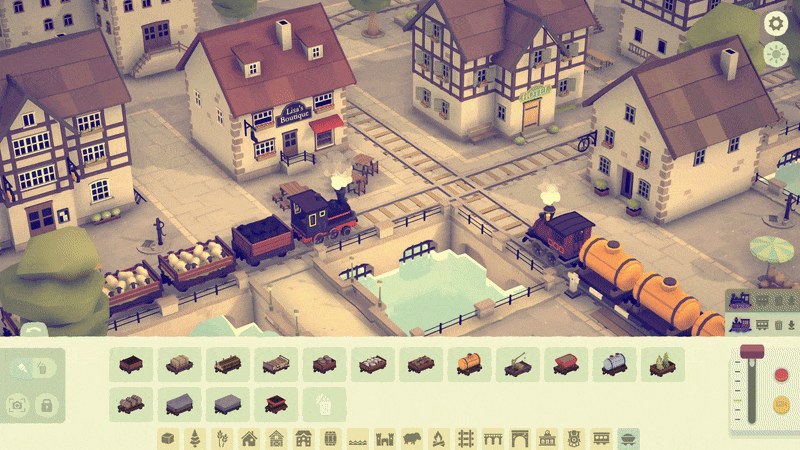Open the railway track category
The height and width of the screenshot is (450, 800).
point(465,438)
